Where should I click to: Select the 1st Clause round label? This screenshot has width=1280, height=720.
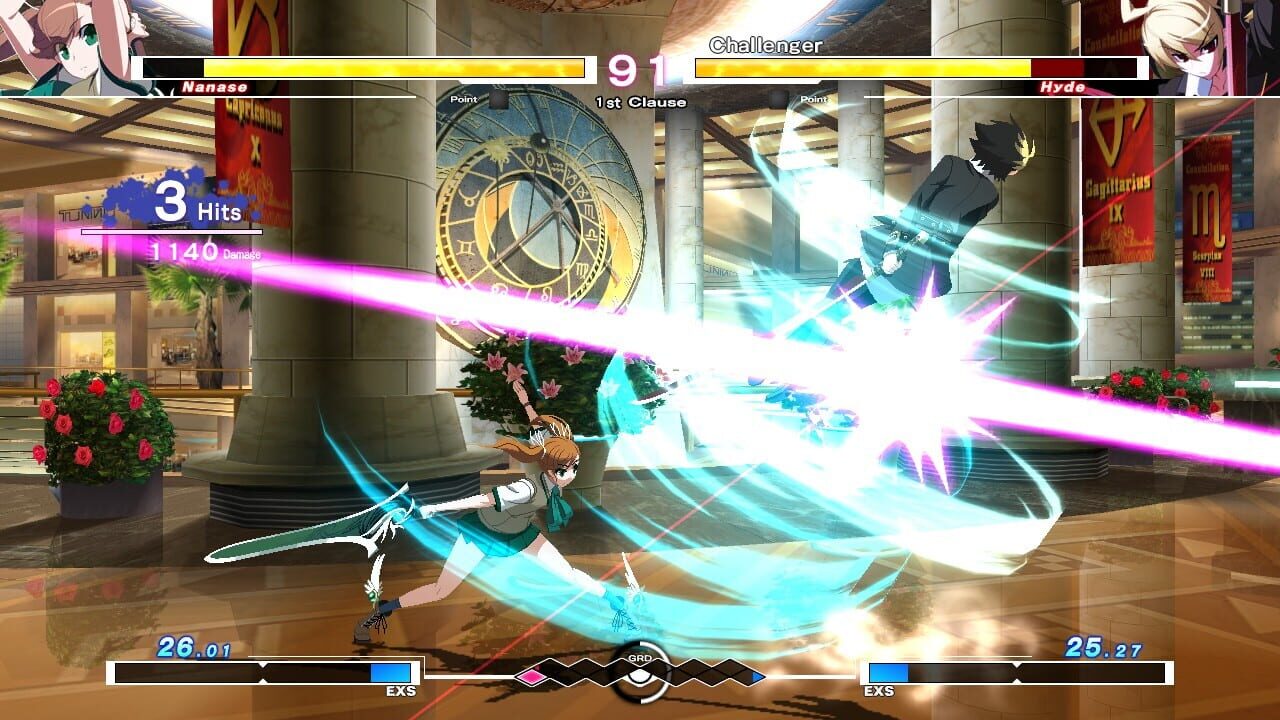[640, 101]
